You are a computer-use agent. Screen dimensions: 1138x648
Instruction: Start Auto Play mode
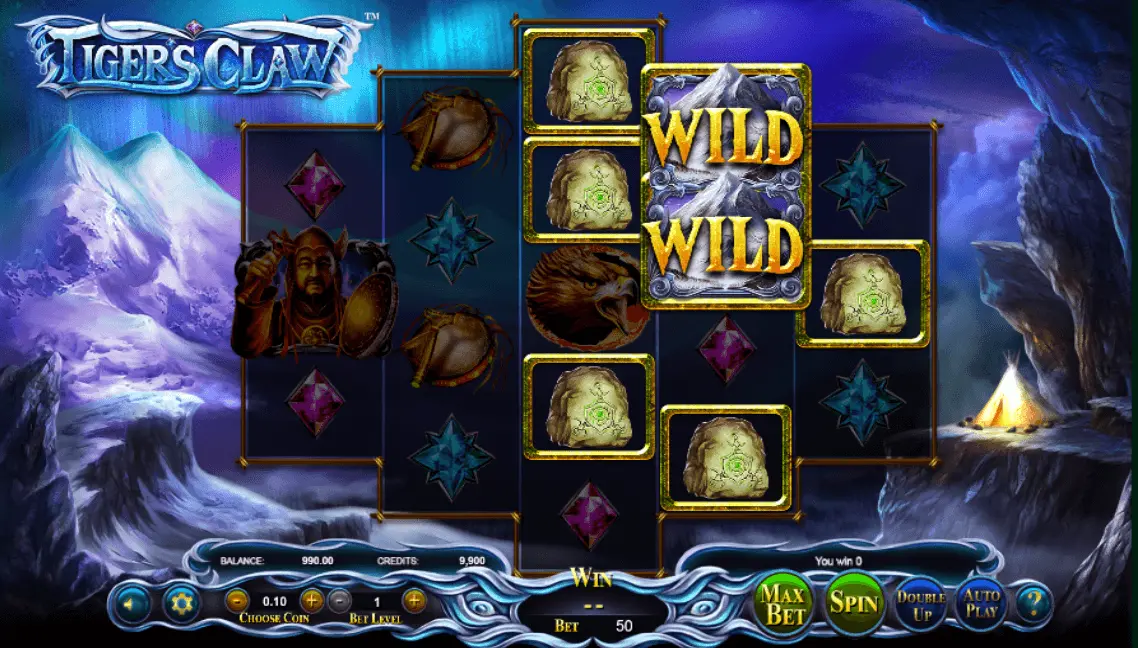tap(981, 603)
